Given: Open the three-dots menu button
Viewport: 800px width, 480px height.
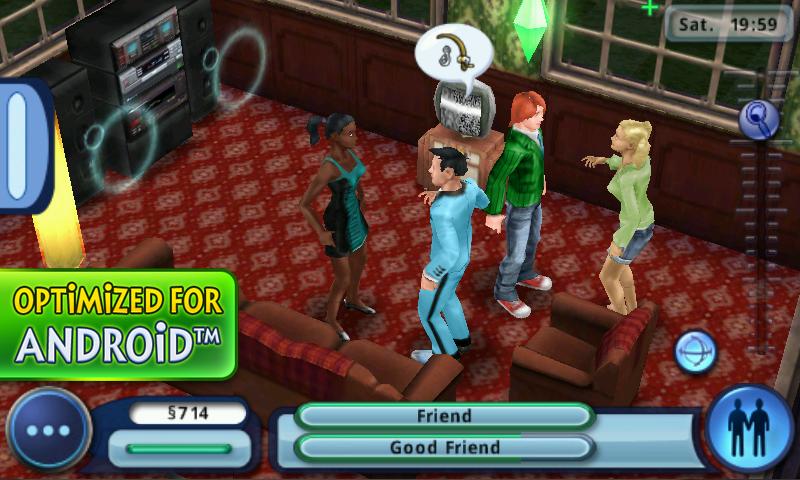Looking at the screenshot, I should click(x=48, y=431).
